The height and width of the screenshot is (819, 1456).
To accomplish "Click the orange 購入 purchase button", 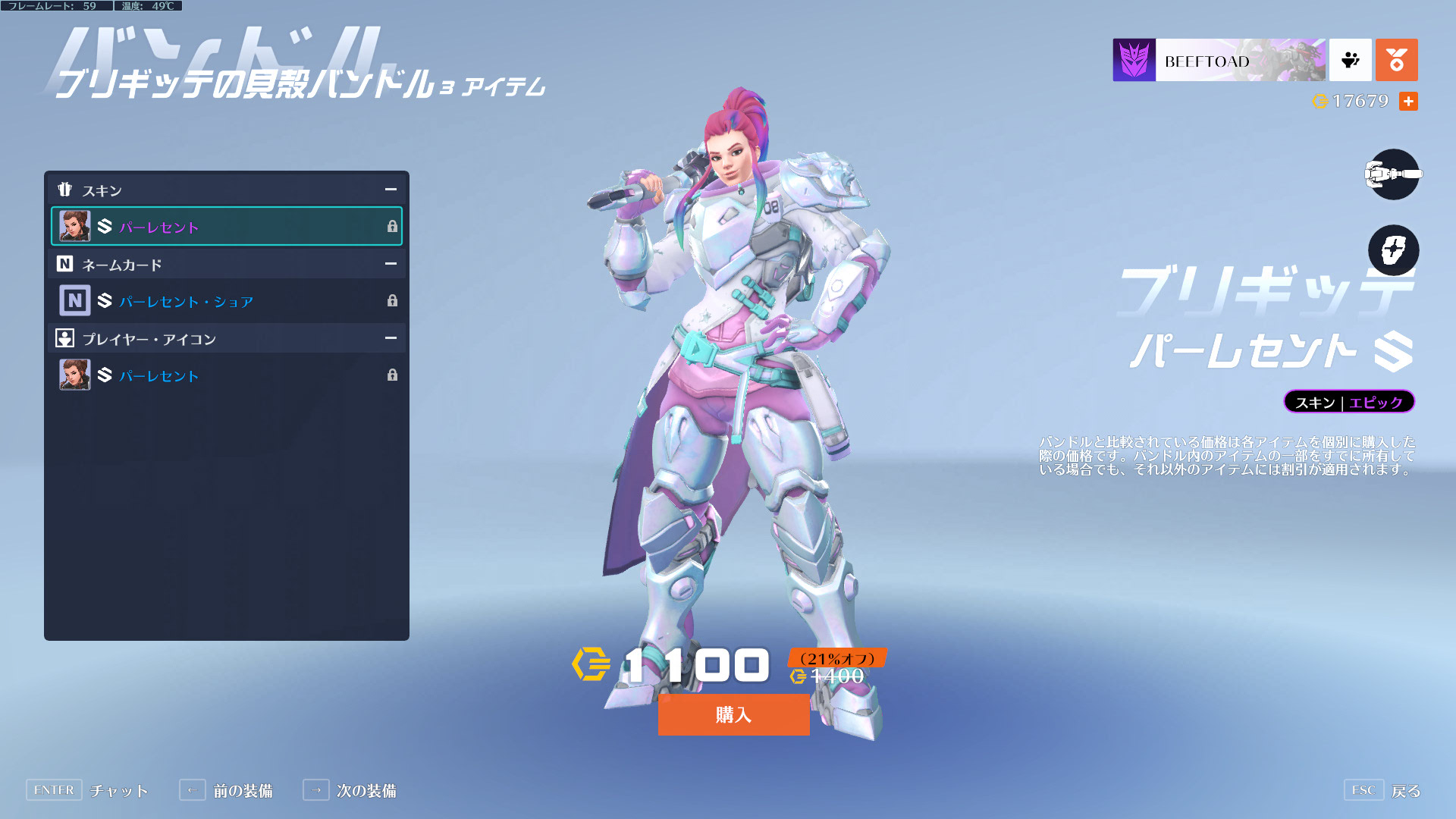I will (x=733, y=714).
